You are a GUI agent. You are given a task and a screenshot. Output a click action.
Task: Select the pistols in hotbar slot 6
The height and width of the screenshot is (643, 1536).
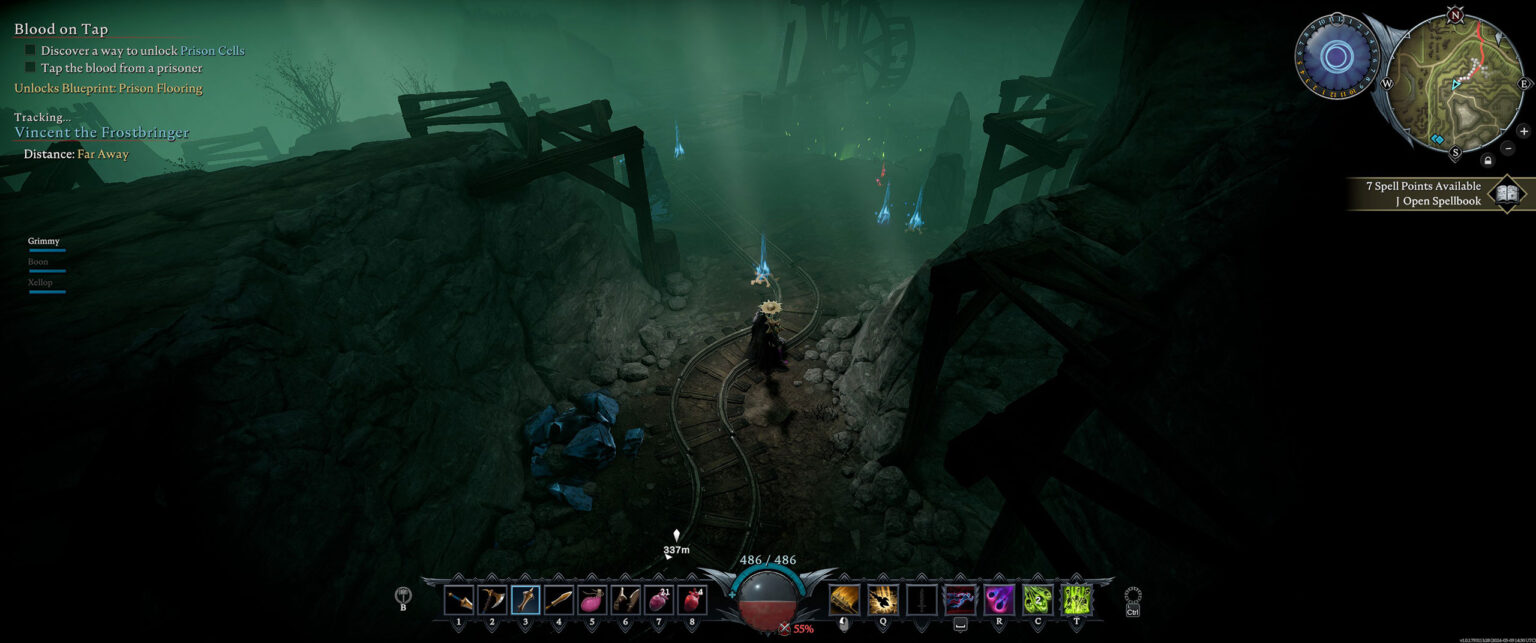coord(626,599)
